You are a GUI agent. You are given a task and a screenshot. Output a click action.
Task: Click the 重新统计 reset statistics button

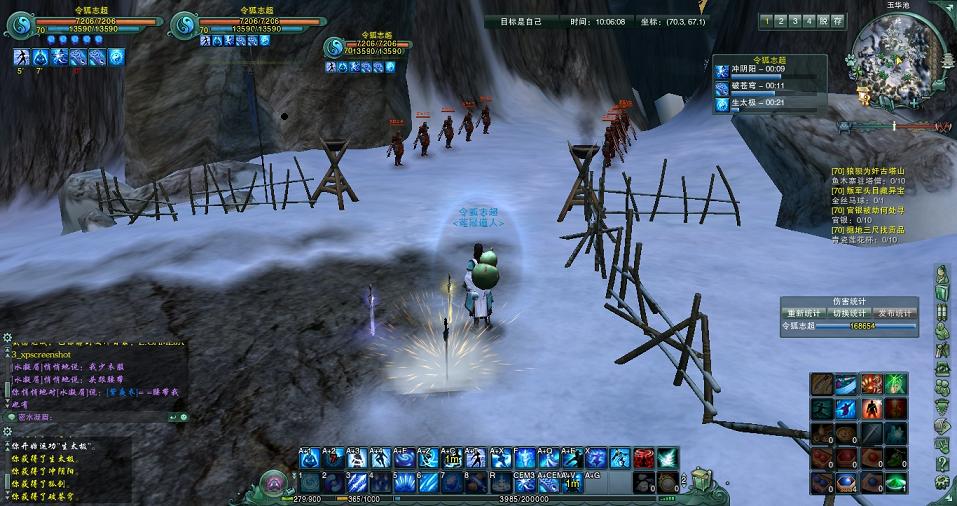(803, 313)
